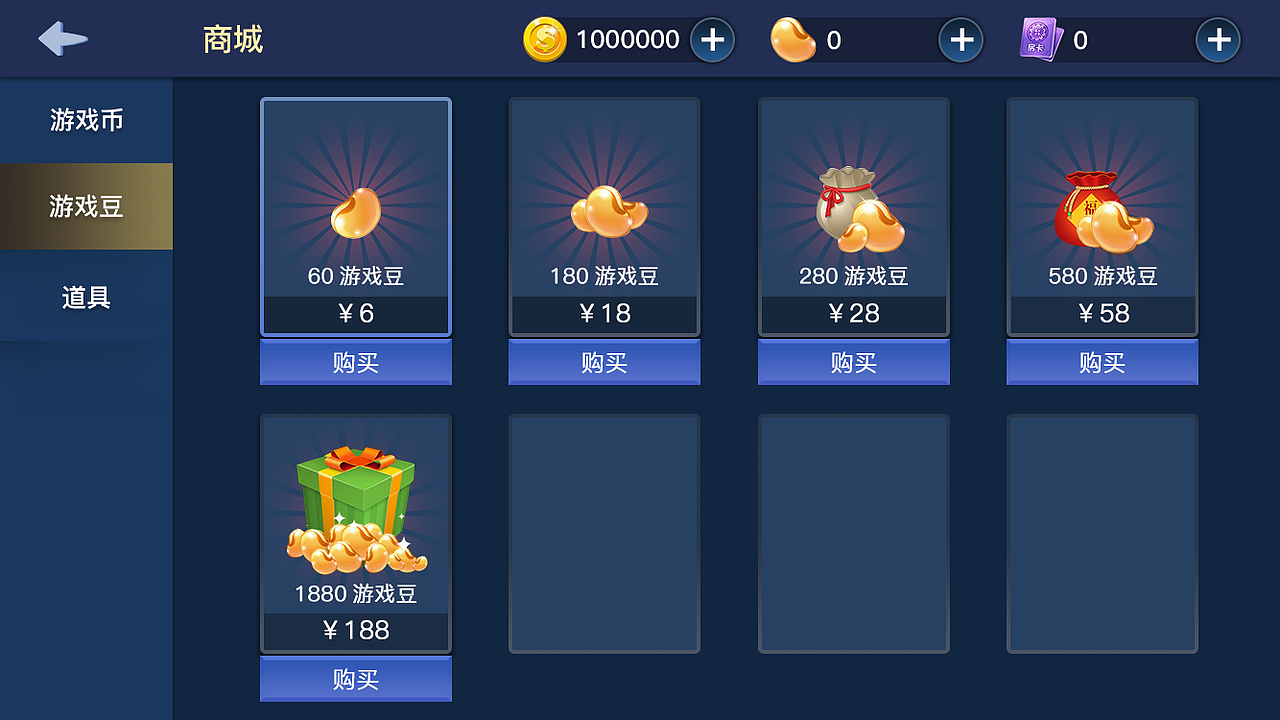Screen dimensions: 1280x720
Task: Click the gold coin currency icon
Action: tap(545, 40)
